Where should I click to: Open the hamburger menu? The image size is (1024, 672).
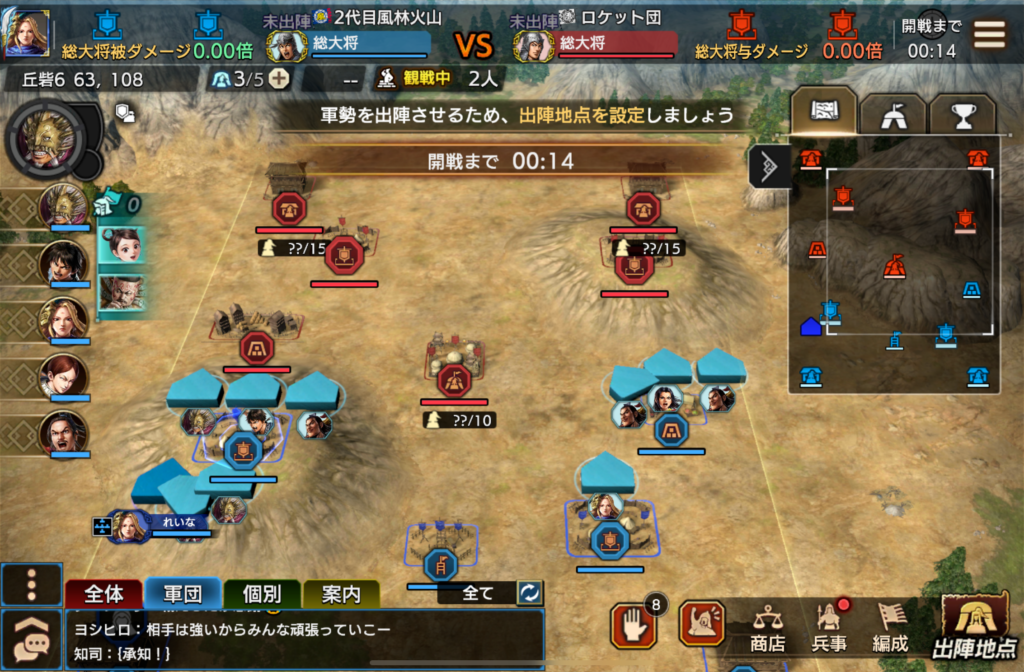(x=990, y=35)
